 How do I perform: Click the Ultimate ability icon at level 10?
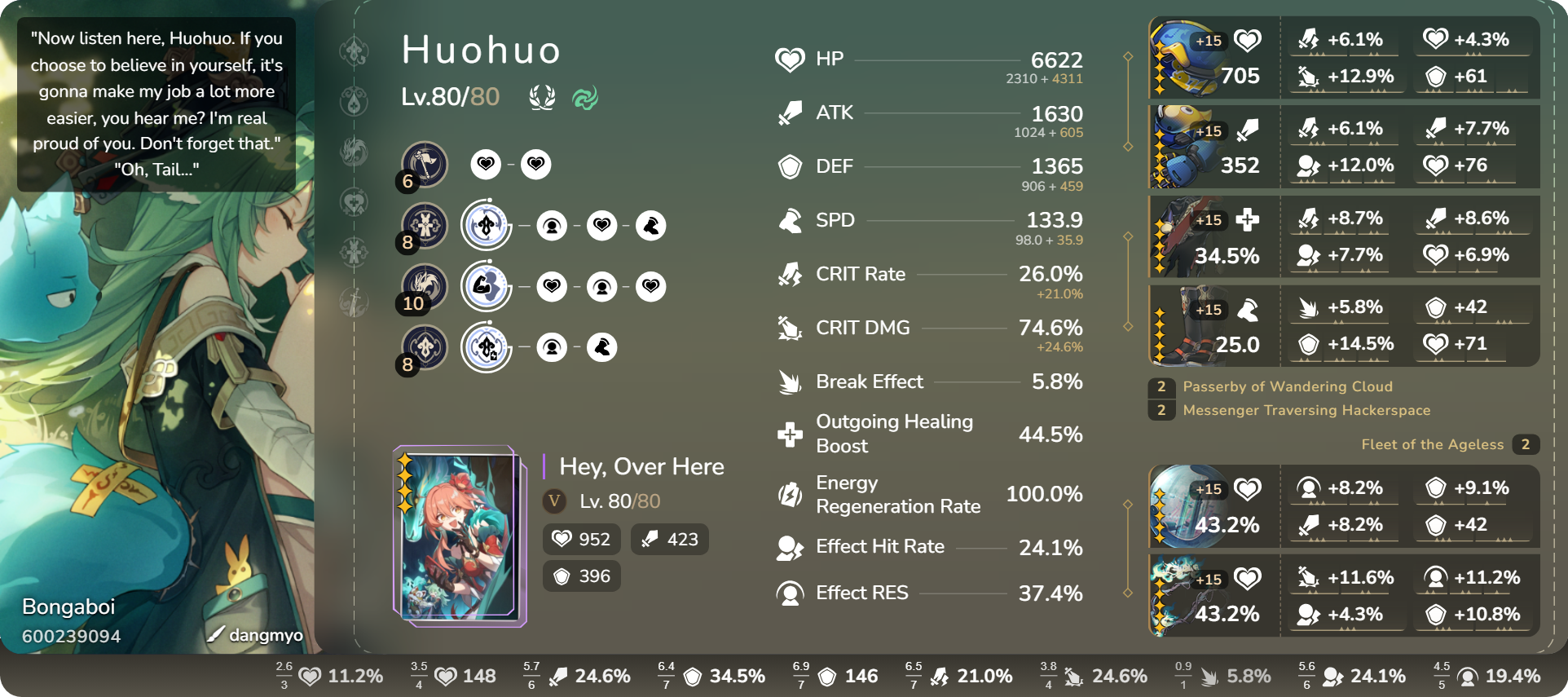[x=423, y=286]
